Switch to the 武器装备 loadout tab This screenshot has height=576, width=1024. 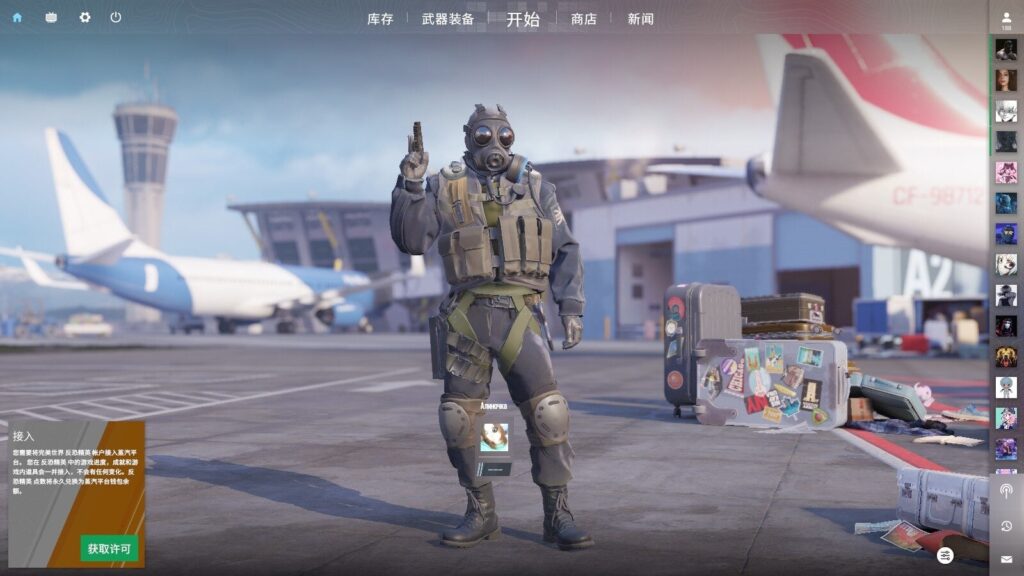pos(448,19)
